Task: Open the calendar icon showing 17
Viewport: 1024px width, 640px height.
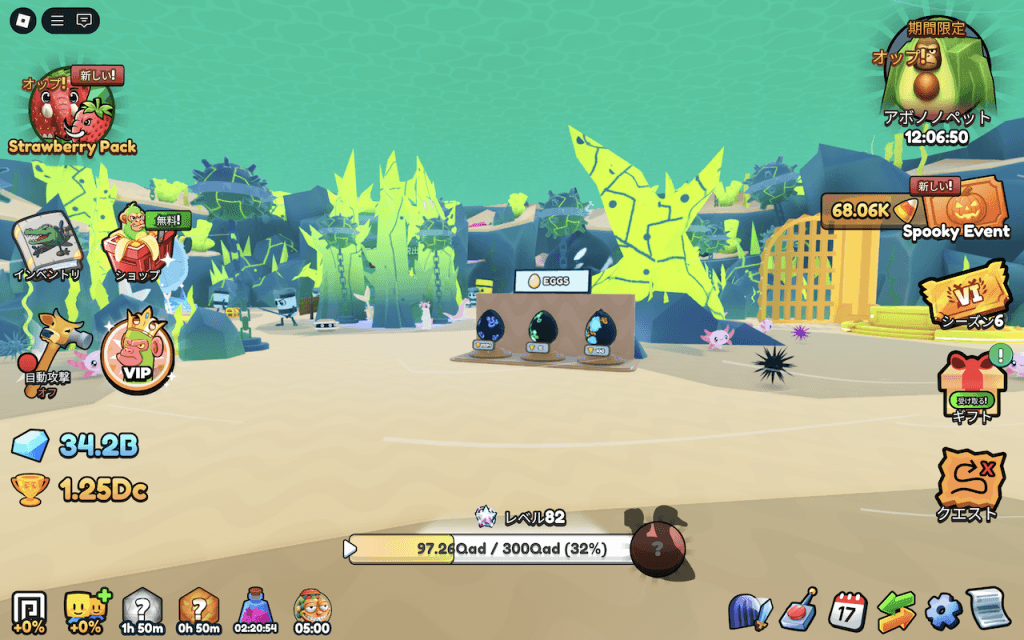Action: point(848,610)
